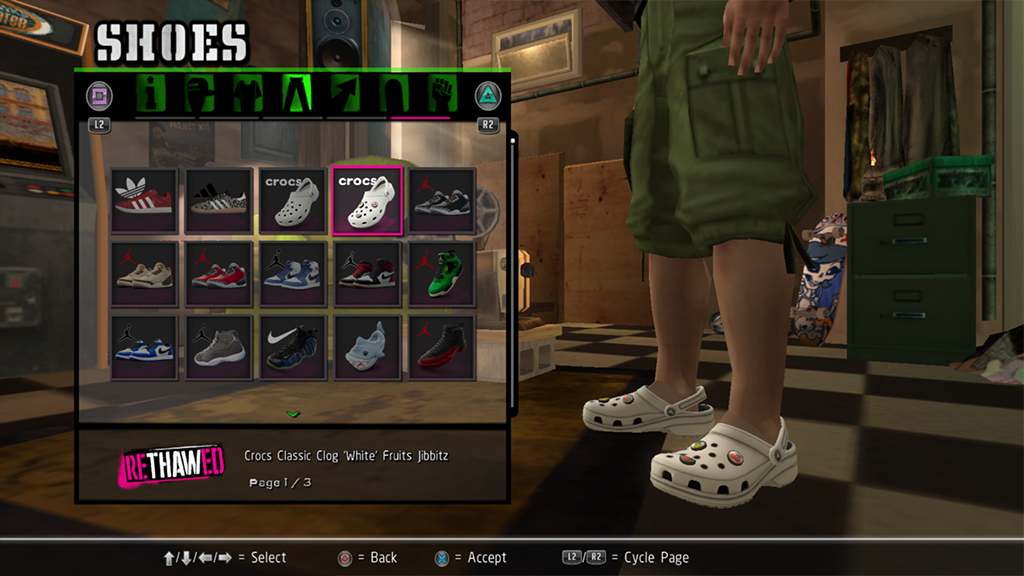The width and height of the screenshot is (1024, 576).
Task: Pick the green Jordan 4 sneakers
Action: pyautogui.click(x=441, y=273)
